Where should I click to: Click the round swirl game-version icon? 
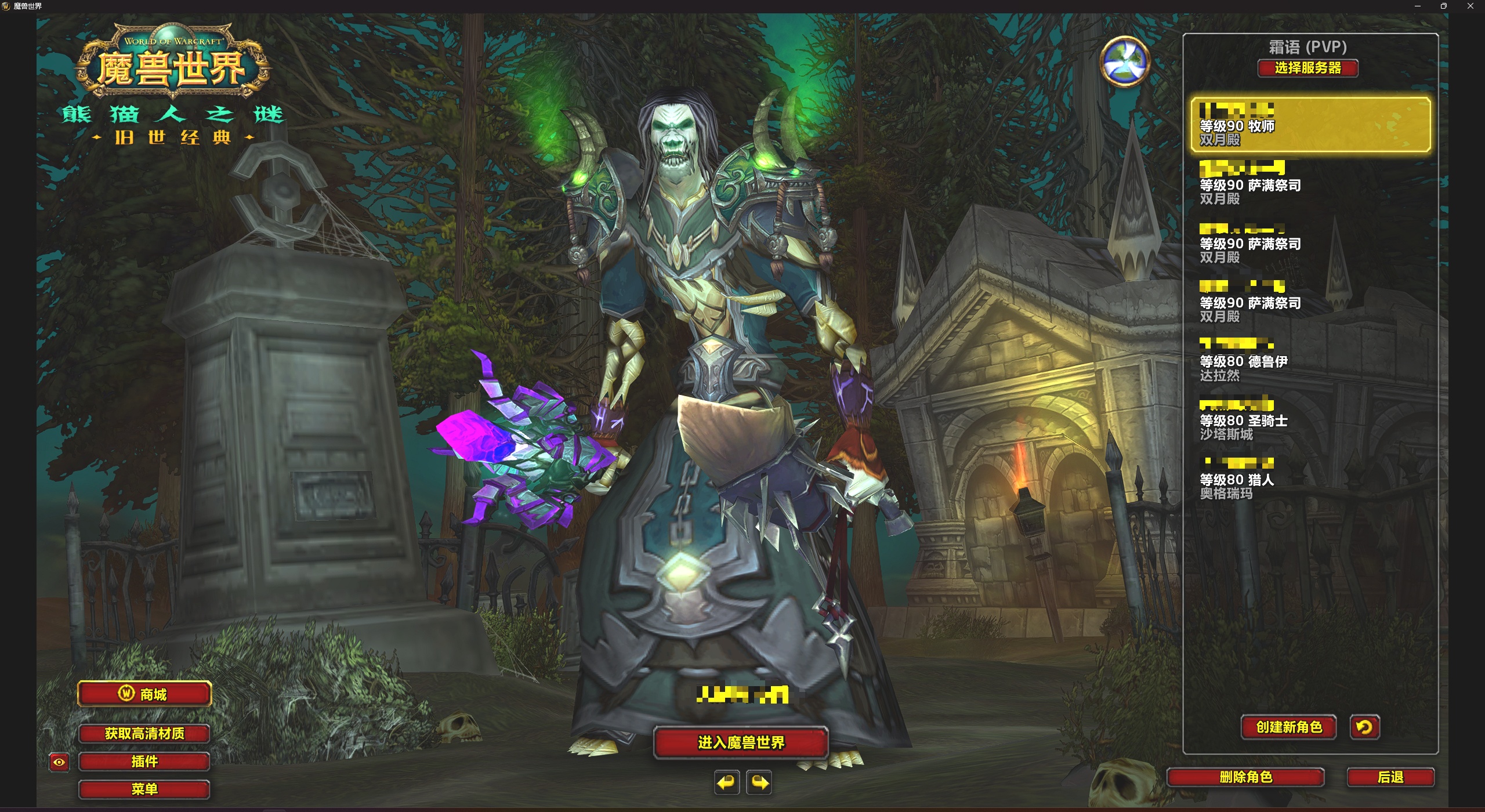coord(1125,61)
